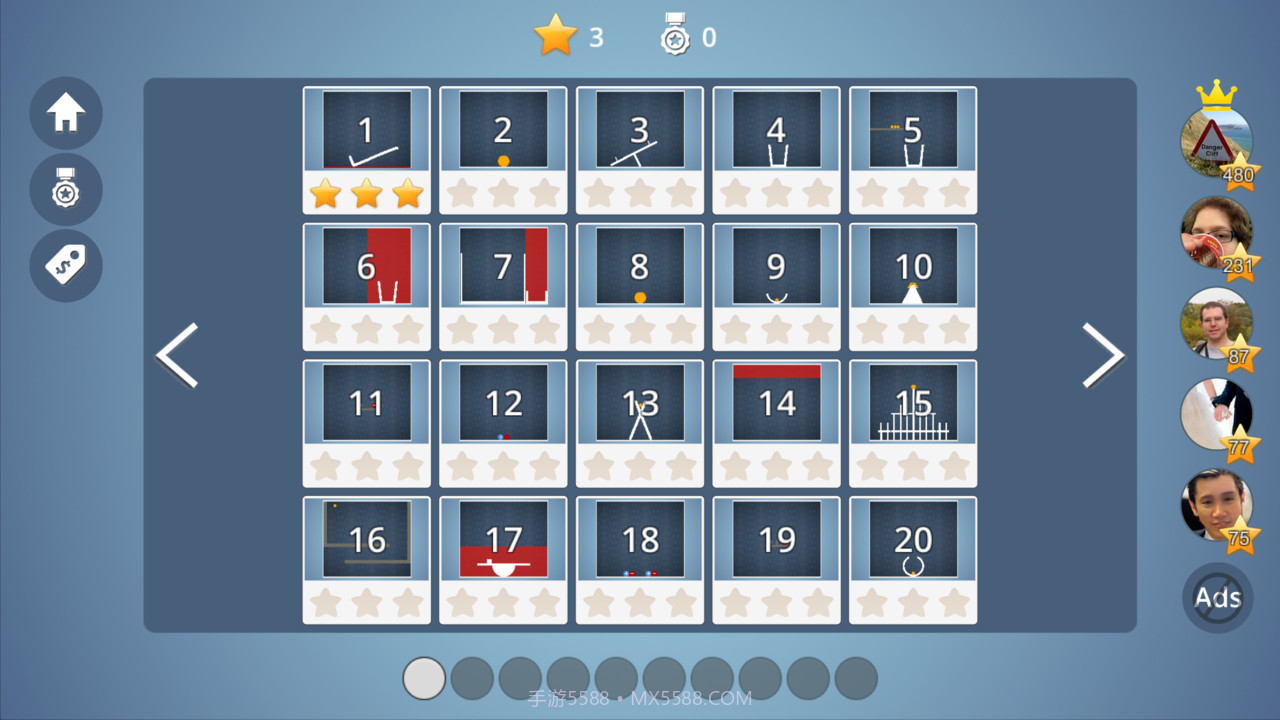Click the next page right arrow
Image resolution: width=1280 pixels, height=720 pixels.
1104,355
